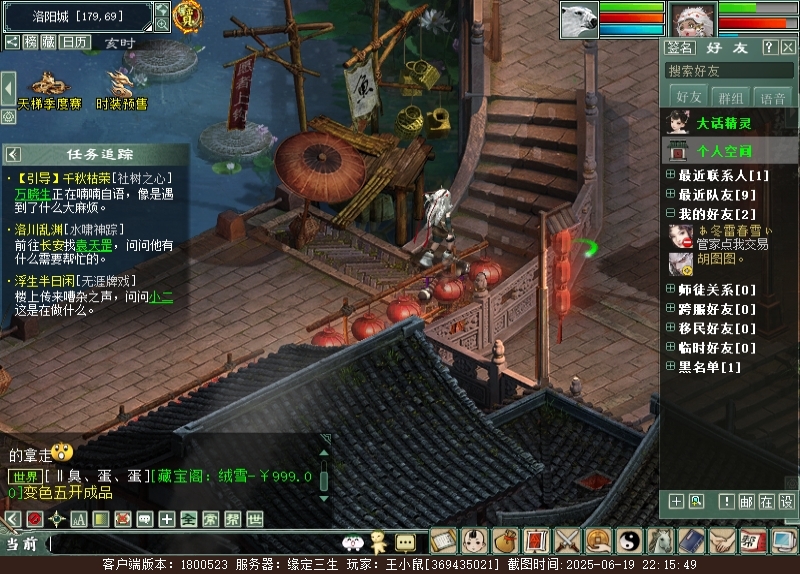Expand the 师徒关系 master-apprentice group
Screen dimensions: 800x574
(x=671, y=290)
